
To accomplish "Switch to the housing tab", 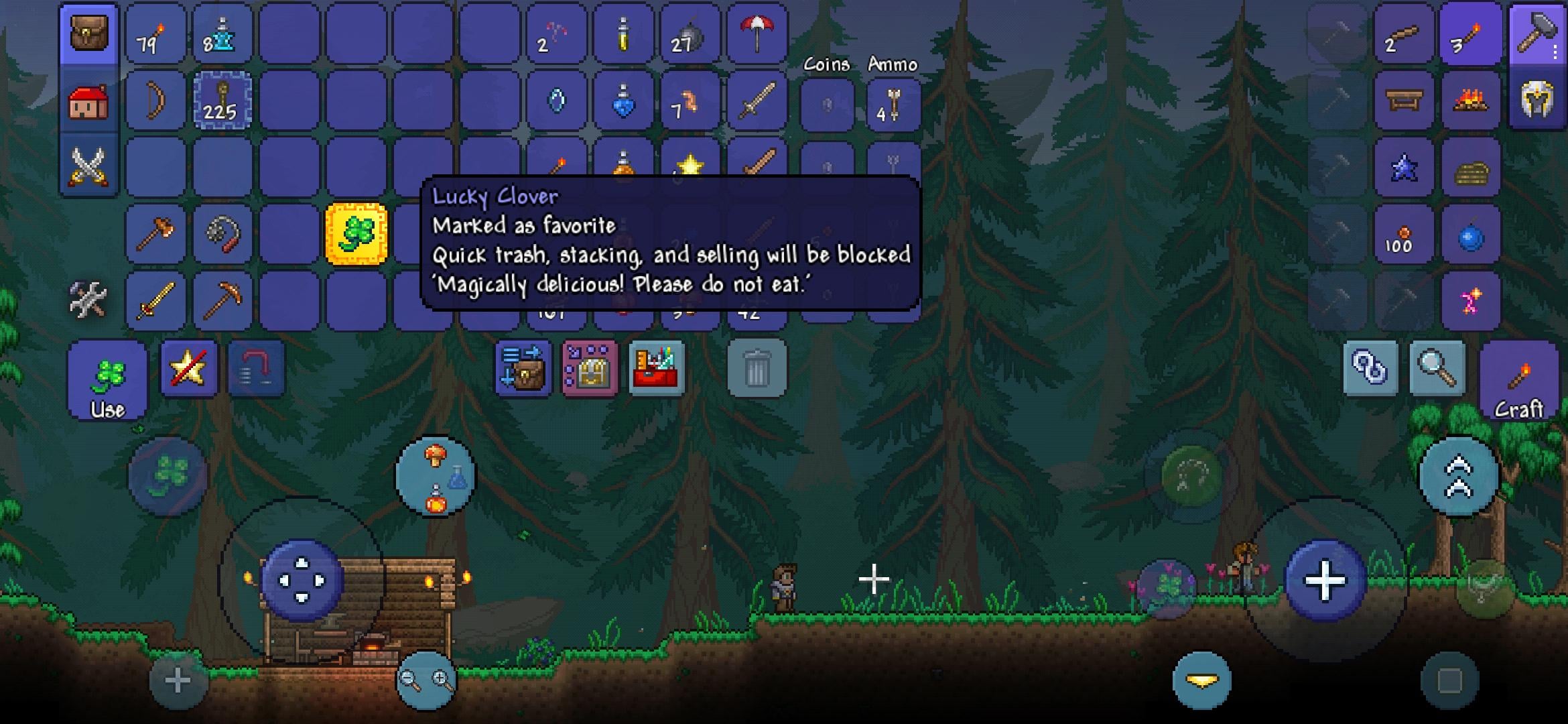I will 88,102.
